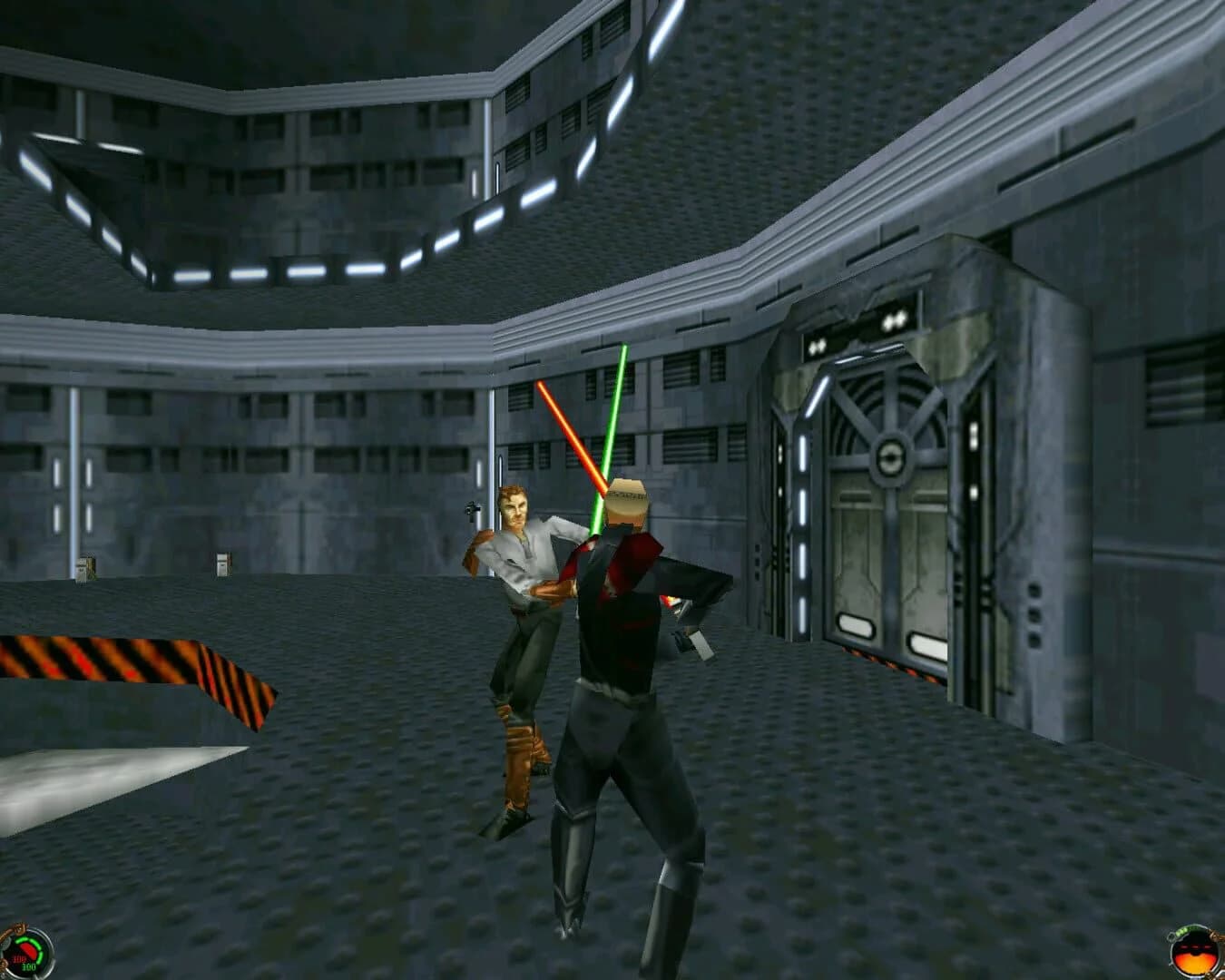The width and height of the screenshot is (1225, 980).
Task: Click the red health indicator showing 100
Action: 20,958
